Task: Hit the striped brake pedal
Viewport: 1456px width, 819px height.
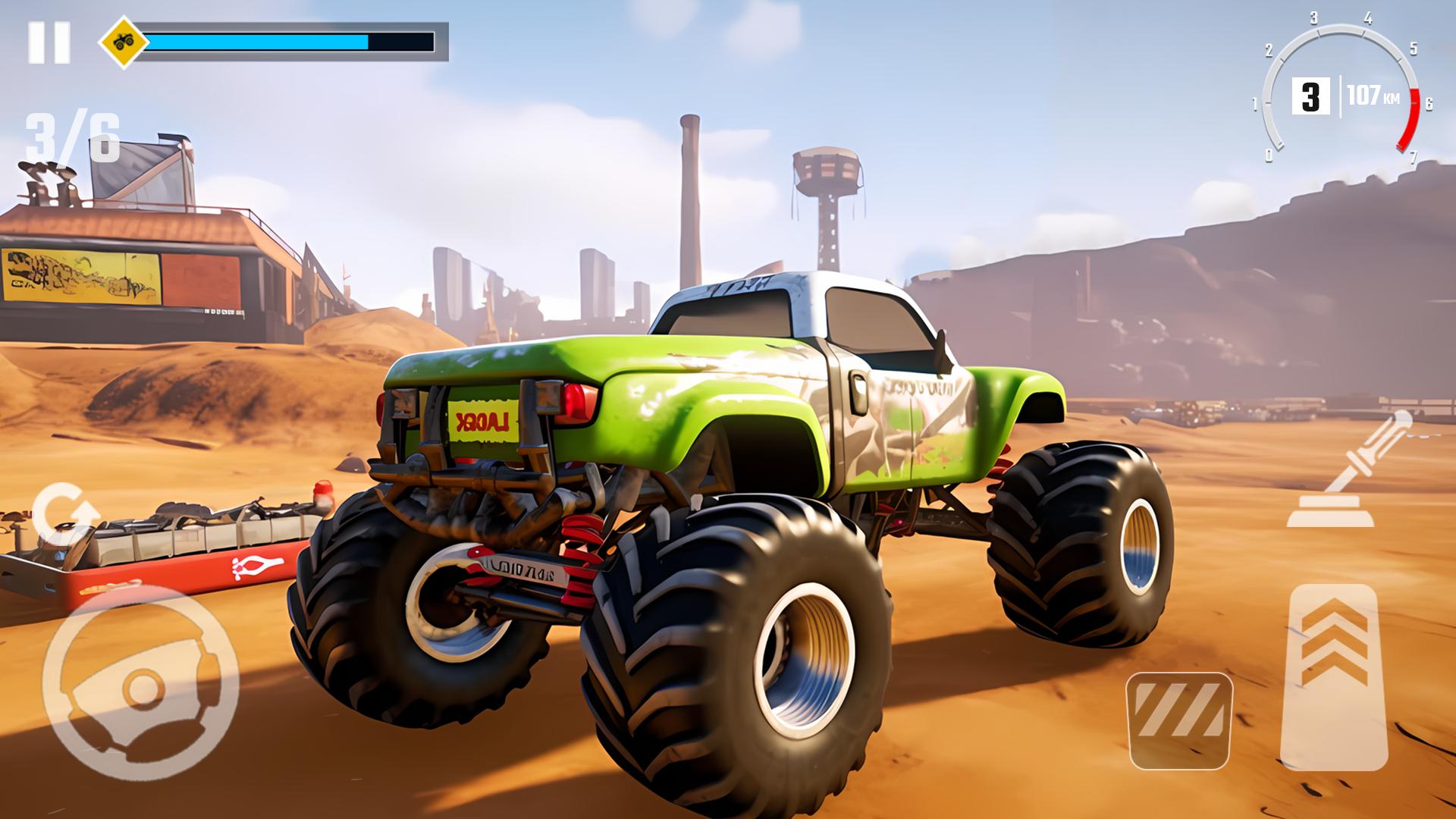Action: (x=1179, y=720)
